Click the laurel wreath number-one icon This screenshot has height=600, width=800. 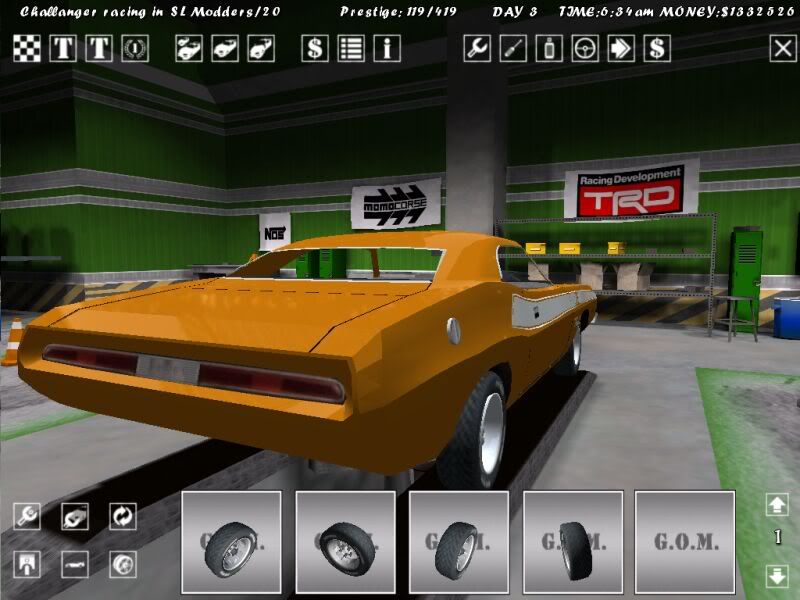135,48
